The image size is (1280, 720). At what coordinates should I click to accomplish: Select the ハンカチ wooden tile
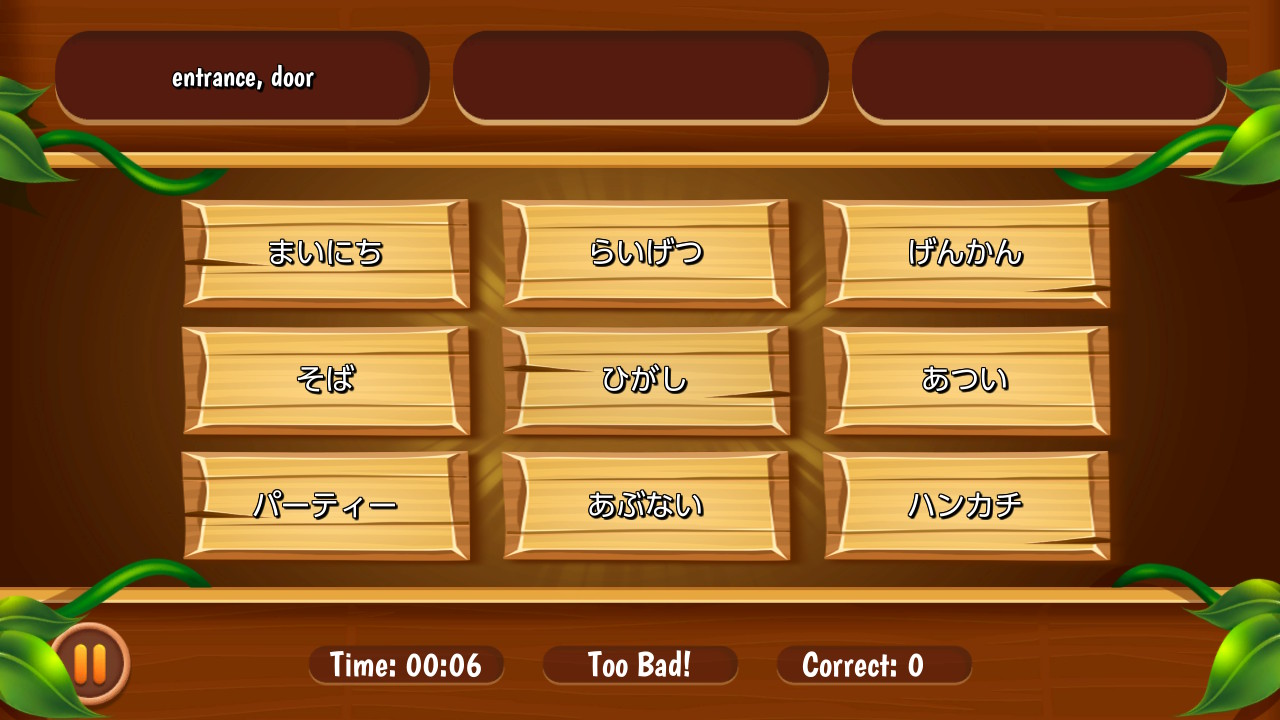pyautogui.click(x=965, y=505)
